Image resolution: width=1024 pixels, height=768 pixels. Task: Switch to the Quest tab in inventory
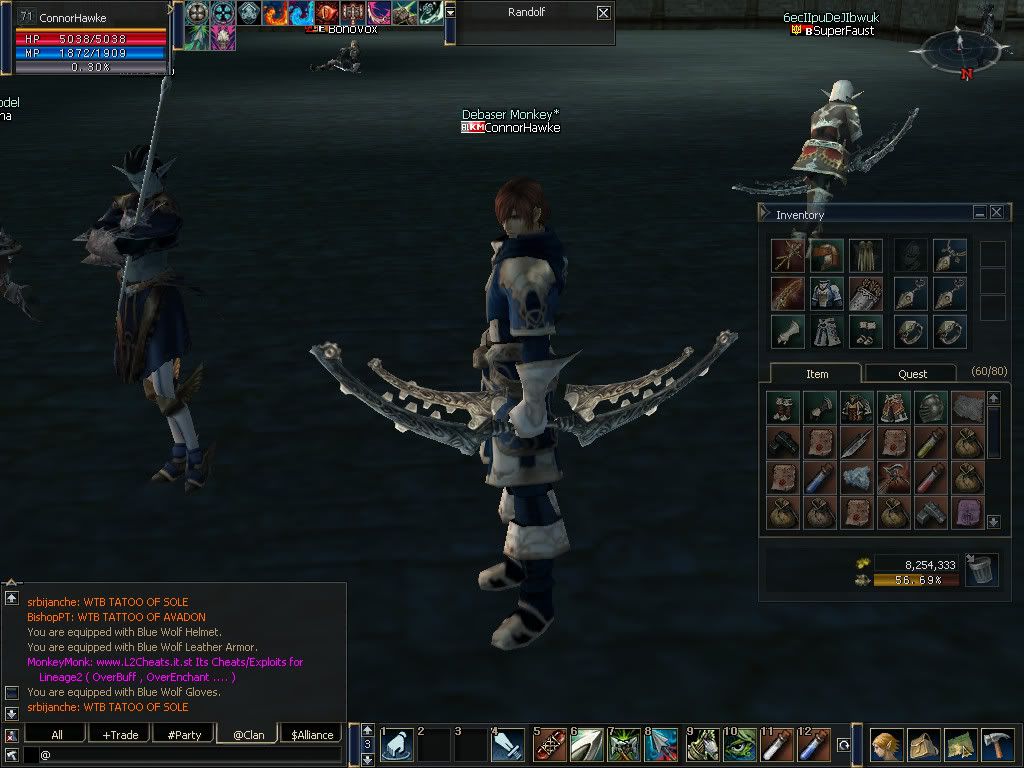pyautogui.click(x=912, y=373)
